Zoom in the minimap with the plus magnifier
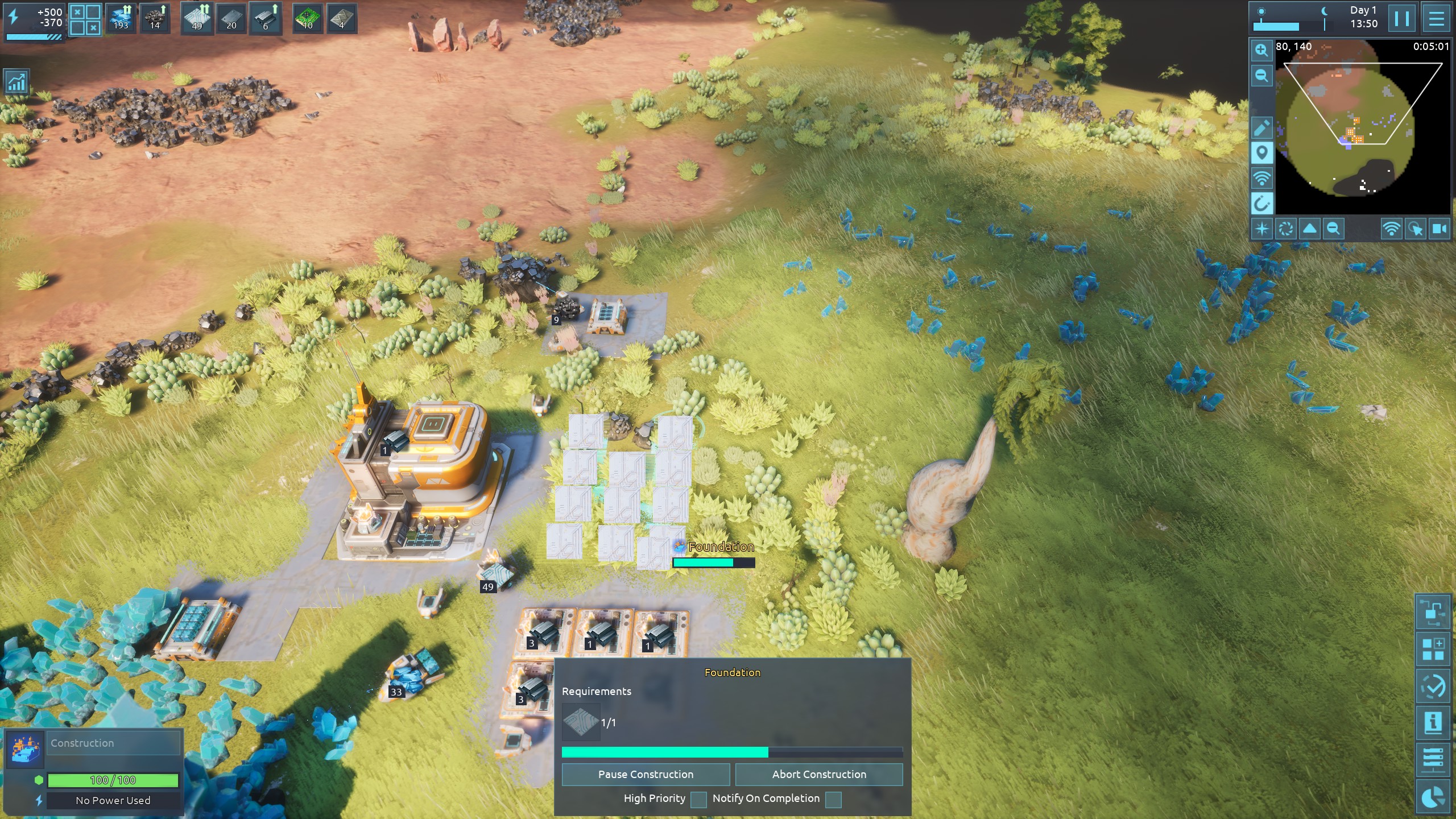Screen dimensions: 1456x819 point(1261,51)
